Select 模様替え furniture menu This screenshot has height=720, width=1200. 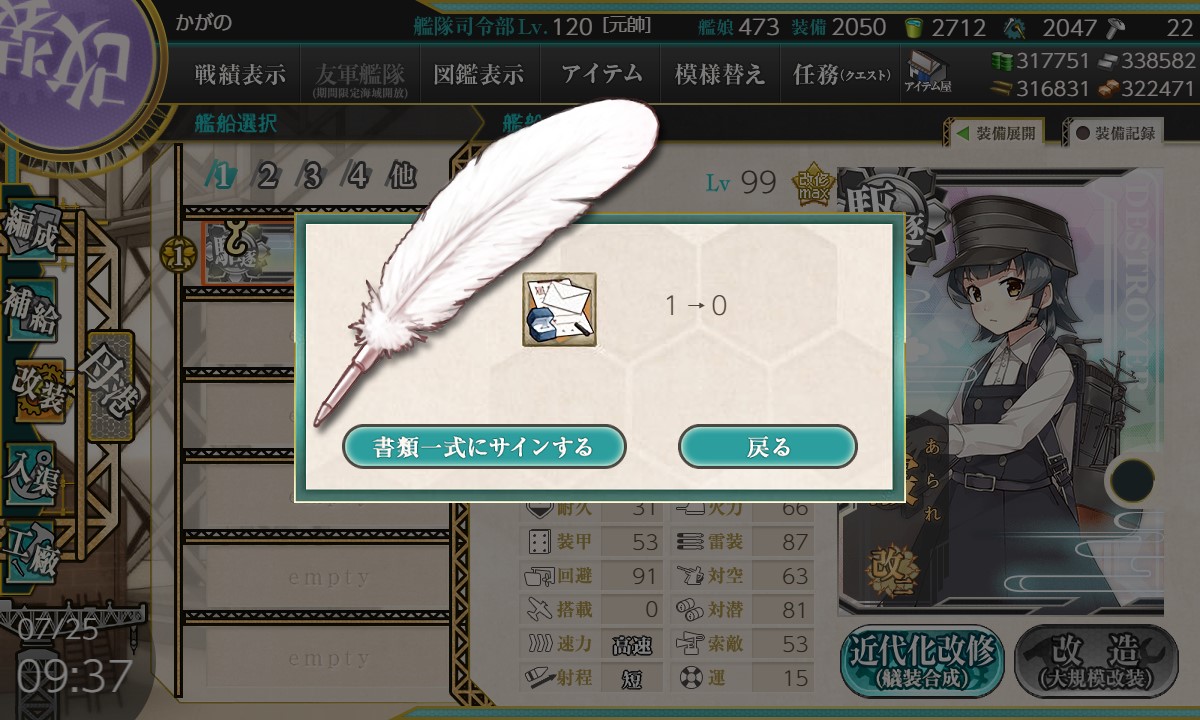click(x=719, y=75)
